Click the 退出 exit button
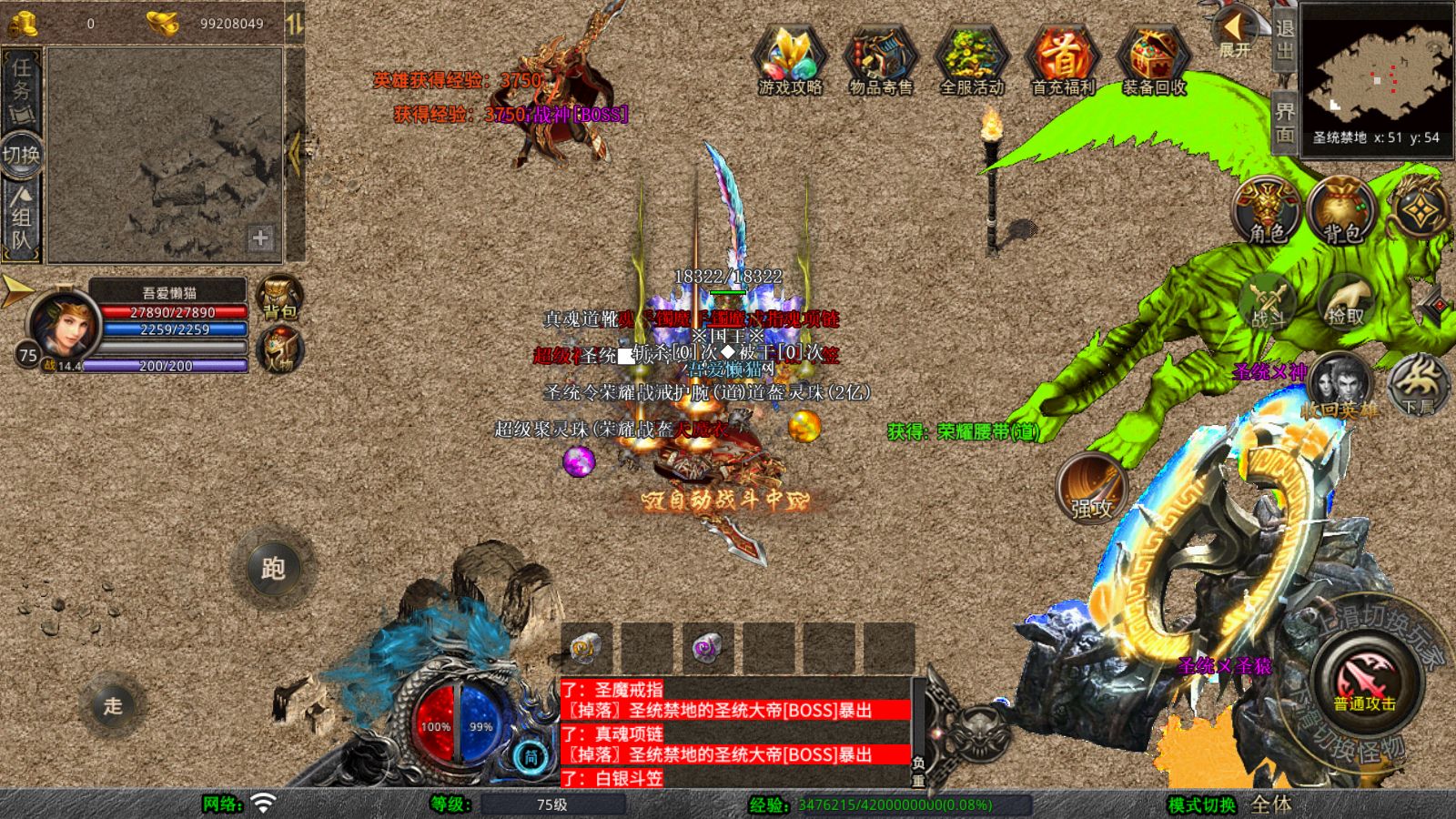This screenshot has height=819, width=1456. 1284,39
